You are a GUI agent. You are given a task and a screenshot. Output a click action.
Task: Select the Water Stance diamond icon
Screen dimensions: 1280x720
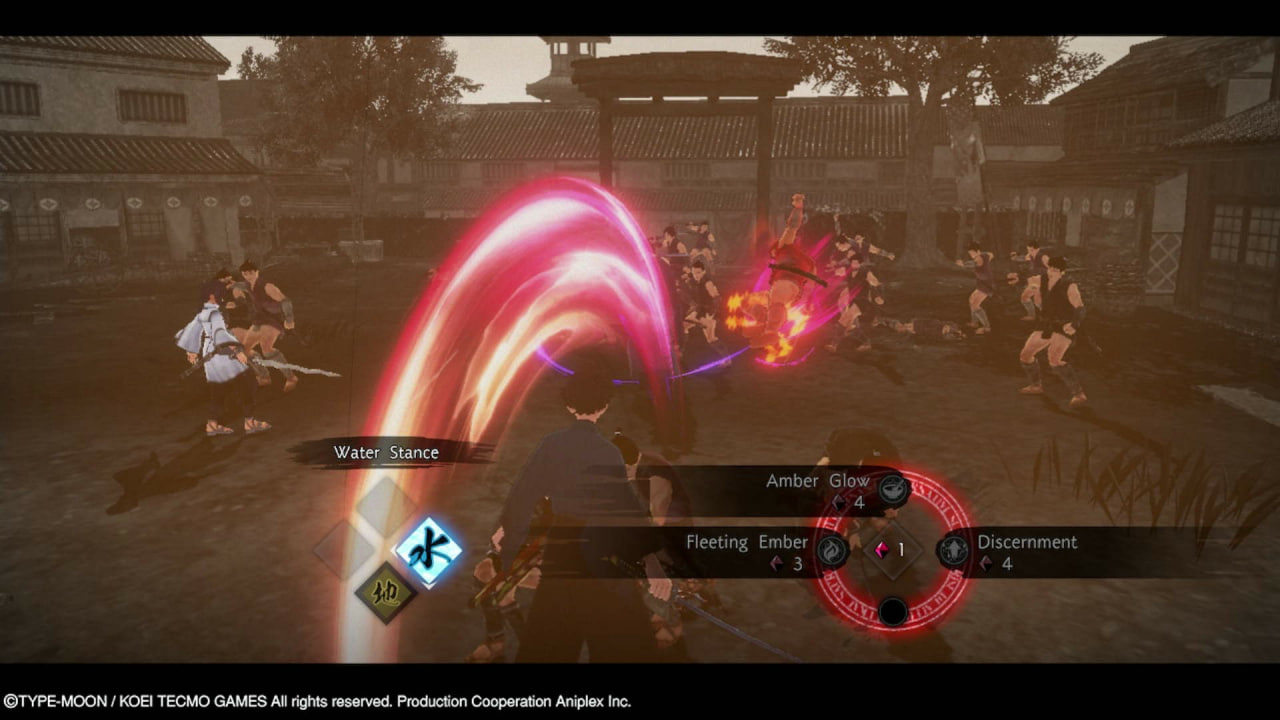(x=428, y=551)
